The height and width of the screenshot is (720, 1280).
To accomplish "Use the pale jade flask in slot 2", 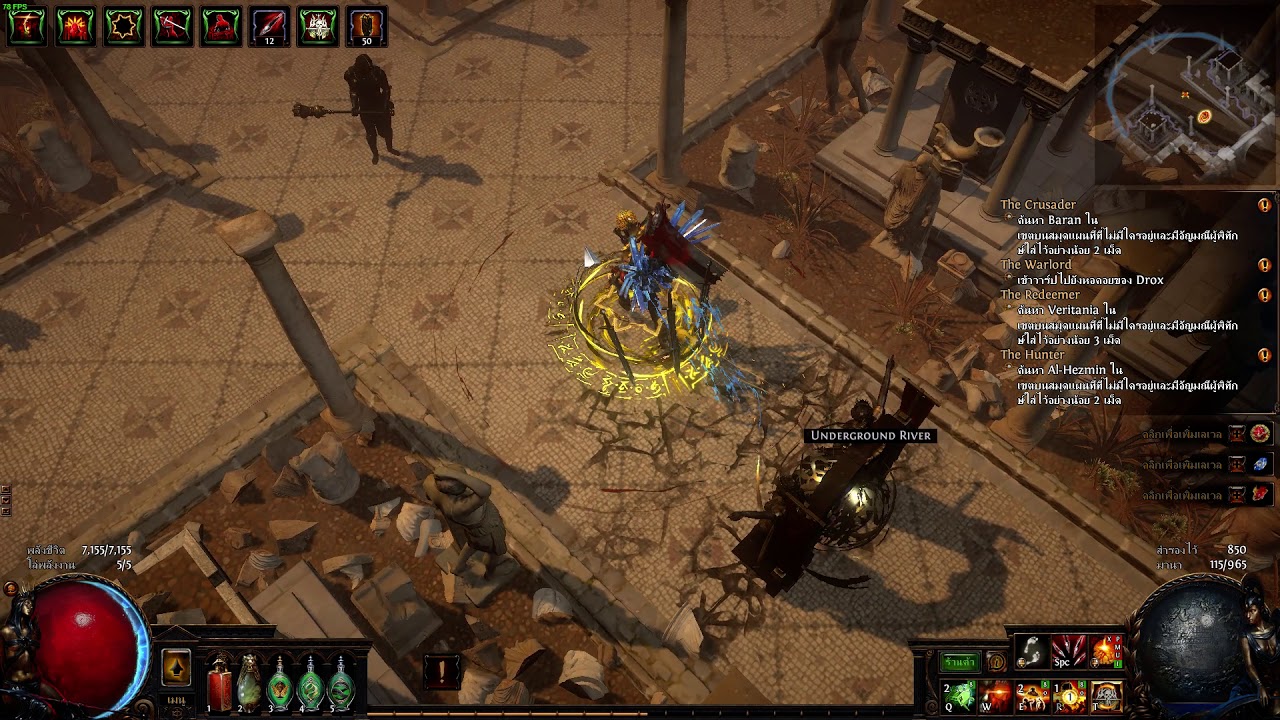I will pos(249,687).
